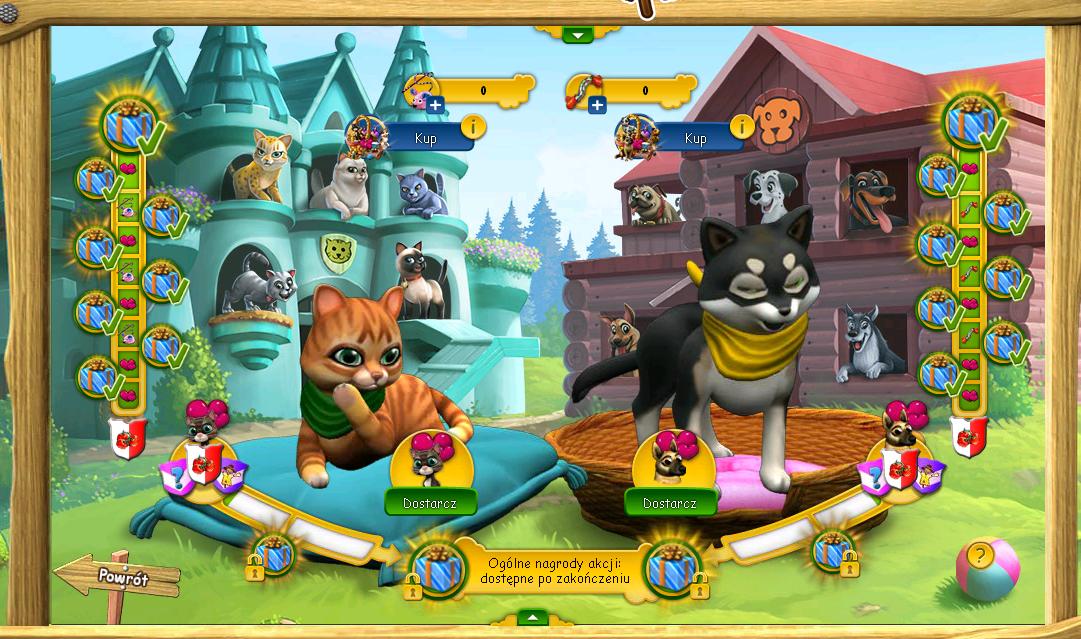View the locked gift on dog progress bar

[832, 549]
